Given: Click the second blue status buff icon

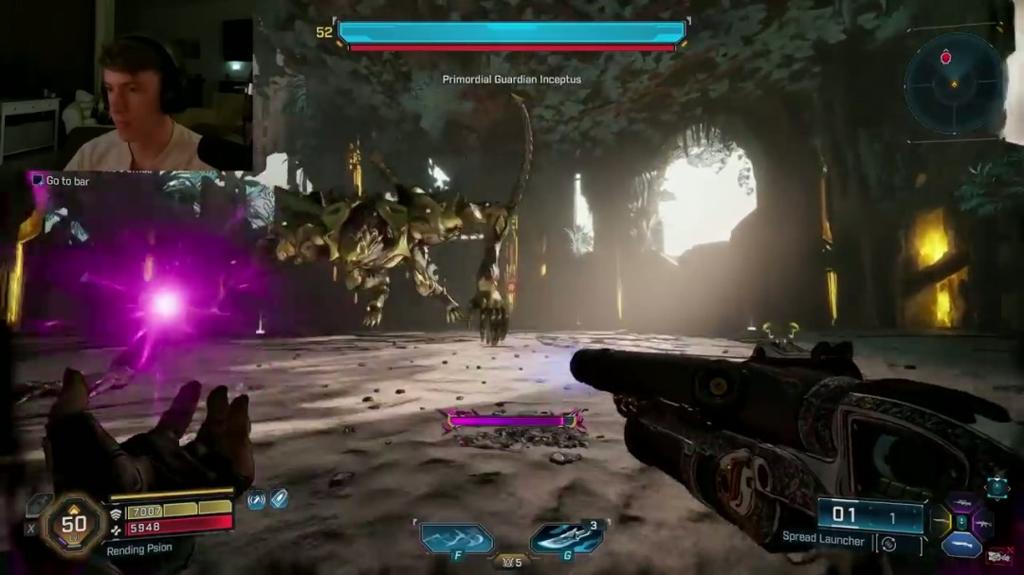Looking at the screenshot, I should click(278, 498).
